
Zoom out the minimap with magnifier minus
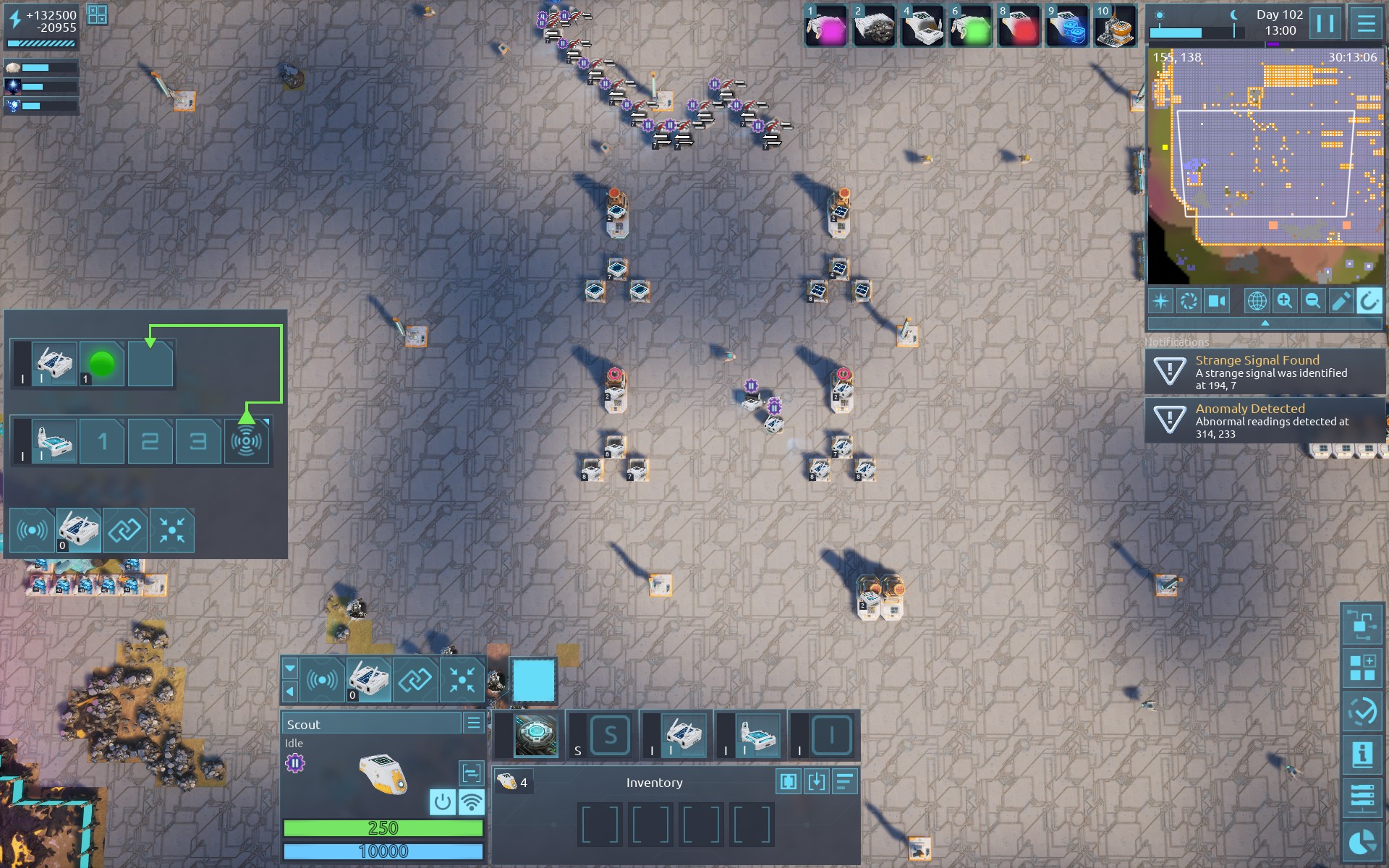(1312, 301)
